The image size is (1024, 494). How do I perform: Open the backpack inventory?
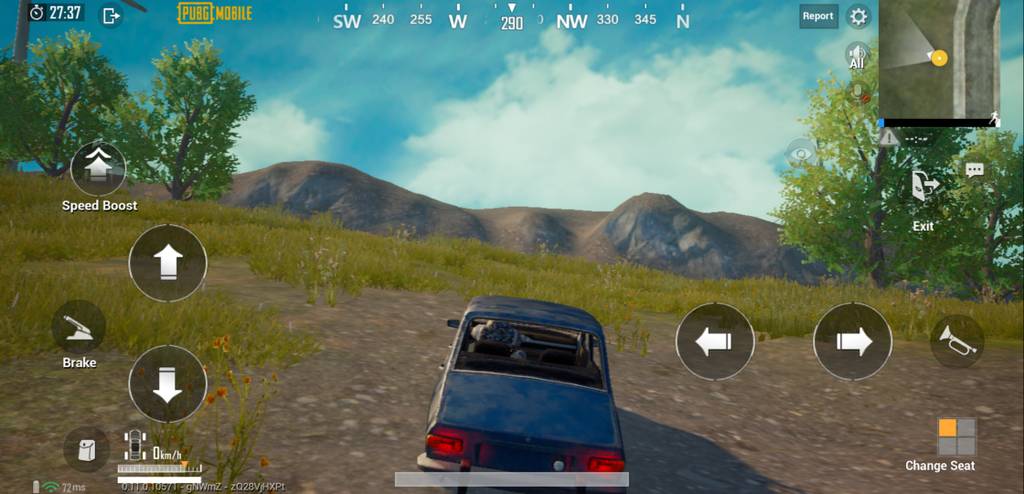tap(86, 448)
